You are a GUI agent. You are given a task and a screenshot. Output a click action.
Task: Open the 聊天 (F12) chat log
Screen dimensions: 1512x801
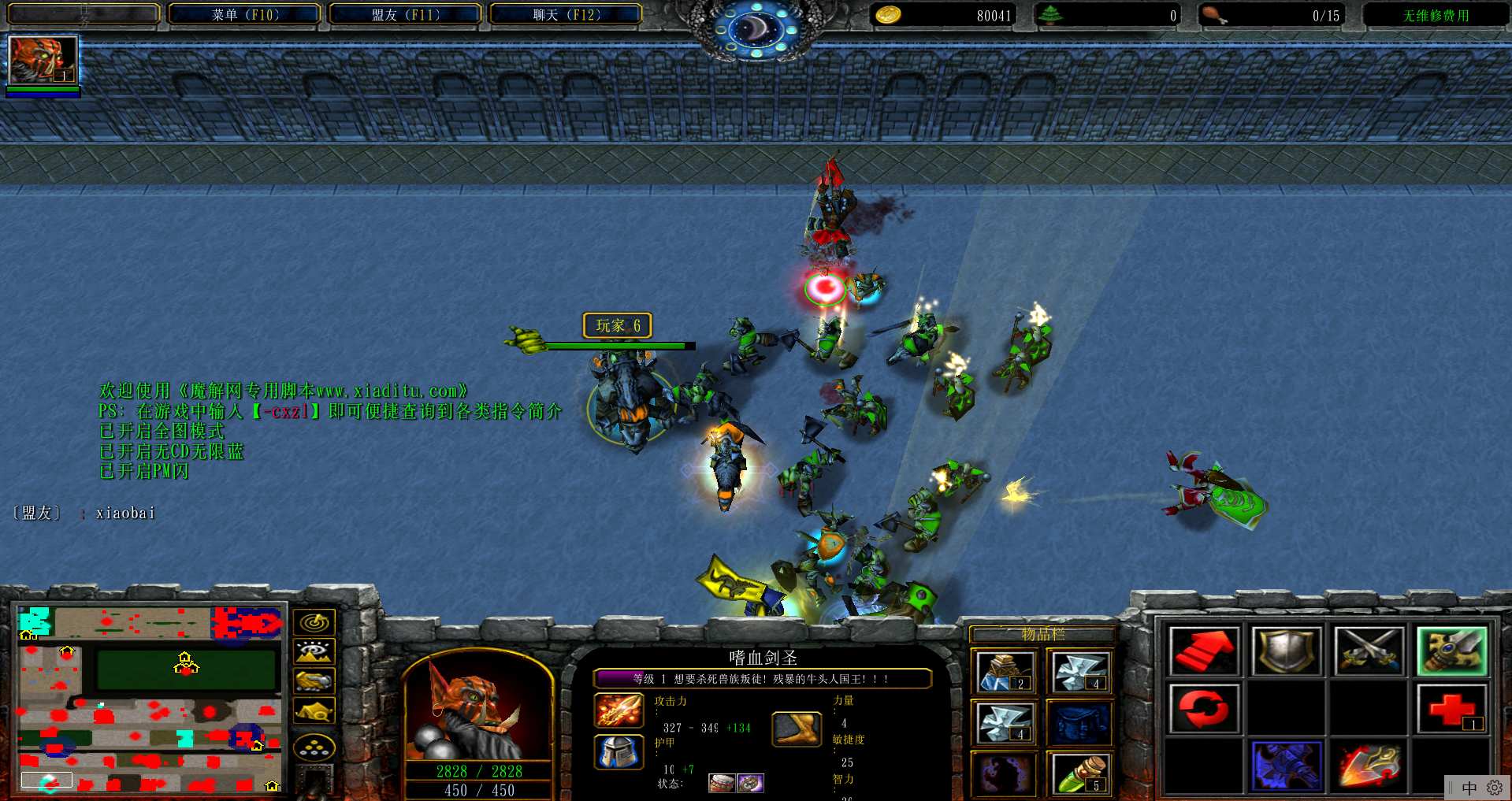pyautogui.click(x=567, y=15)
